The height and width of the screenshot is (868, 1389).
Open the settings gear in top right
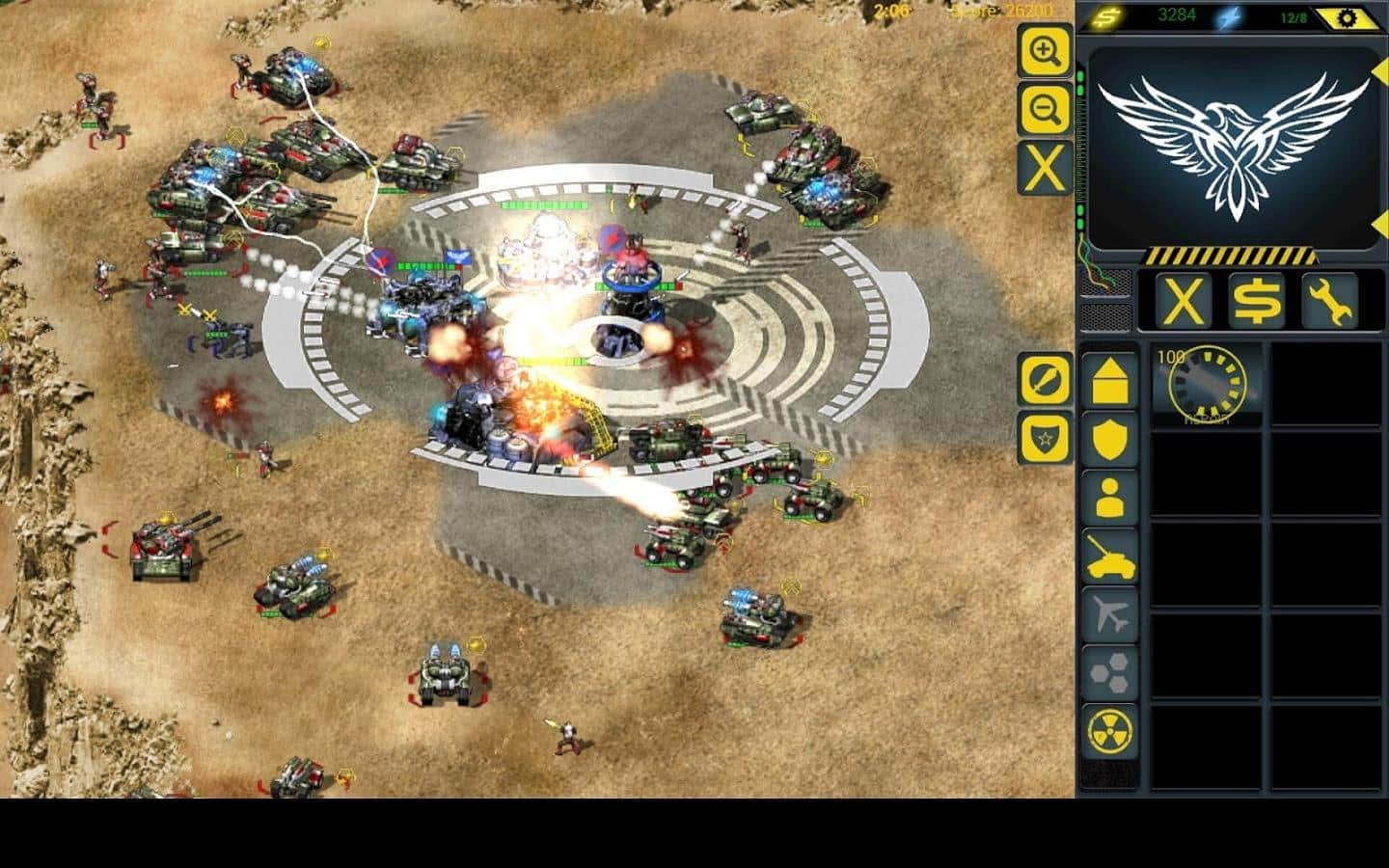pos(1349,15)
